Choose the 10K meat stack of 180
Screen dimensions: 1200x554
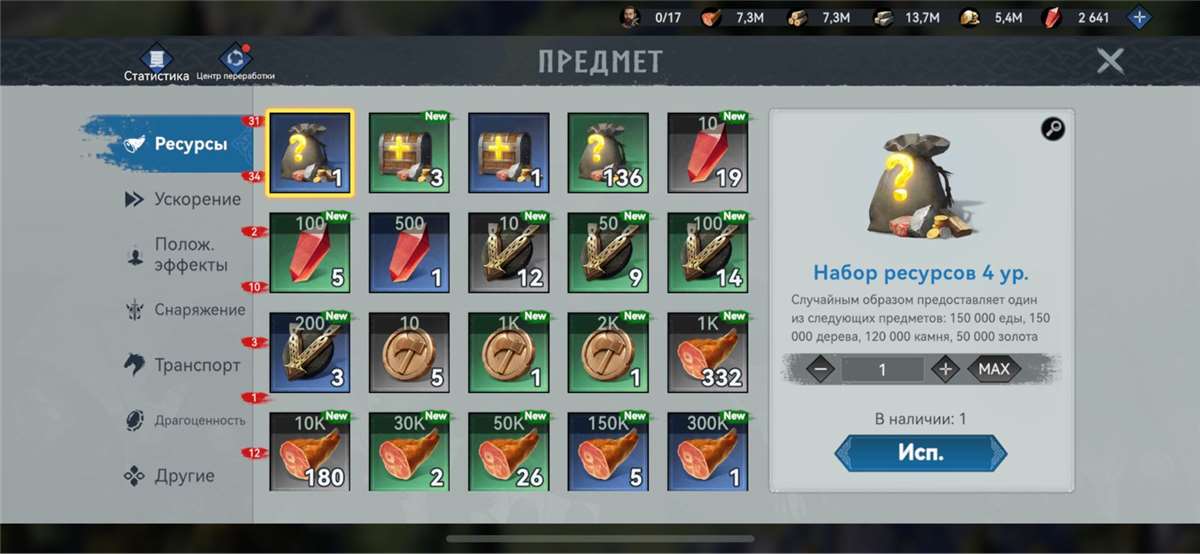pos(310,451)
